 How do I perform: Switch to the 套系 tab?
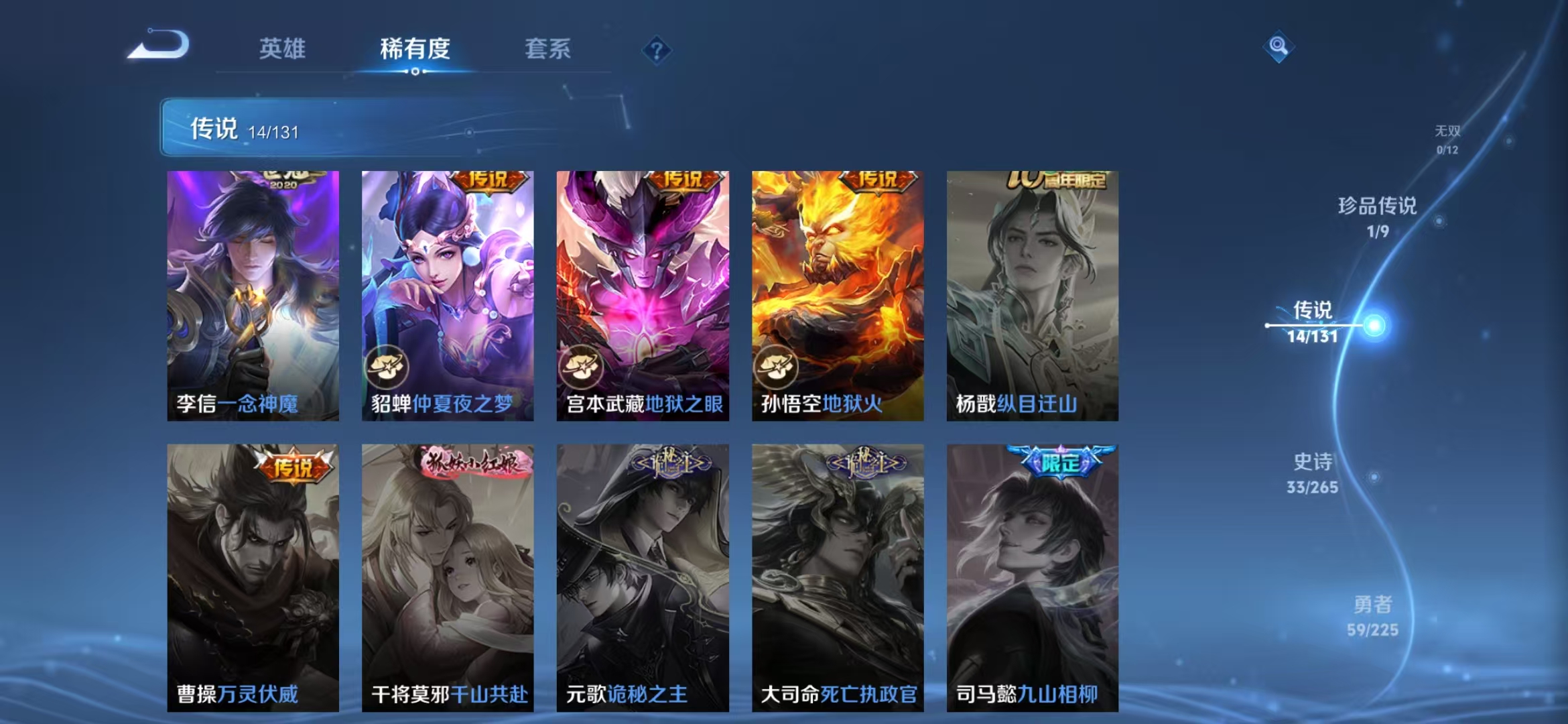[x=548, y=49]
